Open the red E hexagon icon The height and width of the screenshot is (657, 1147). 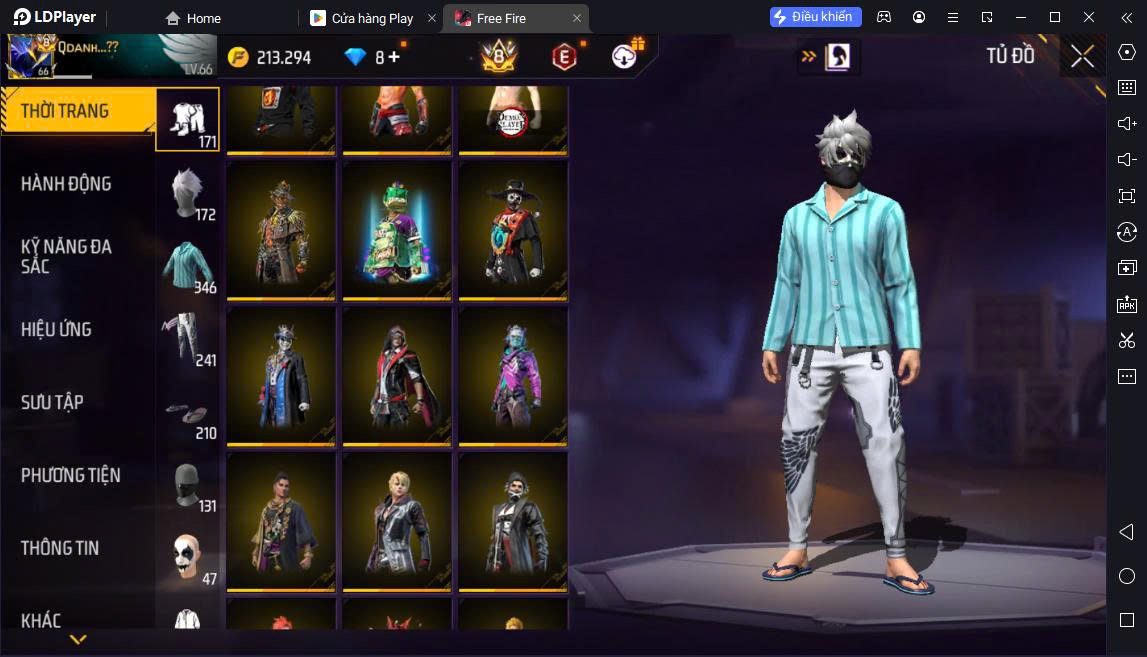pos(565,57)
